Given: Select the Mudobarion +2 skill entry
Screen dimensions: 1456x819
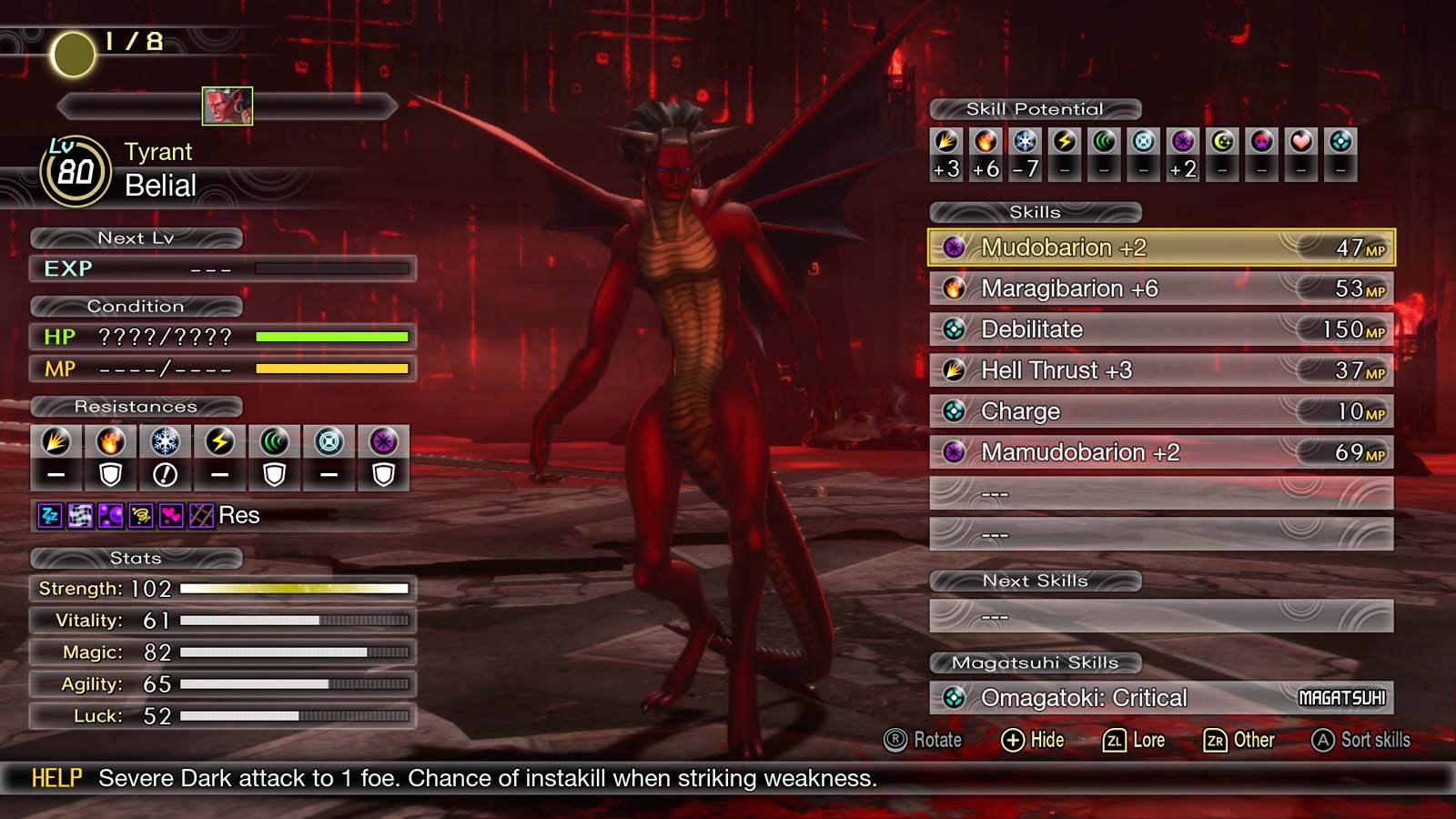Looking at the screenshot, I should tap(1156, 247).
